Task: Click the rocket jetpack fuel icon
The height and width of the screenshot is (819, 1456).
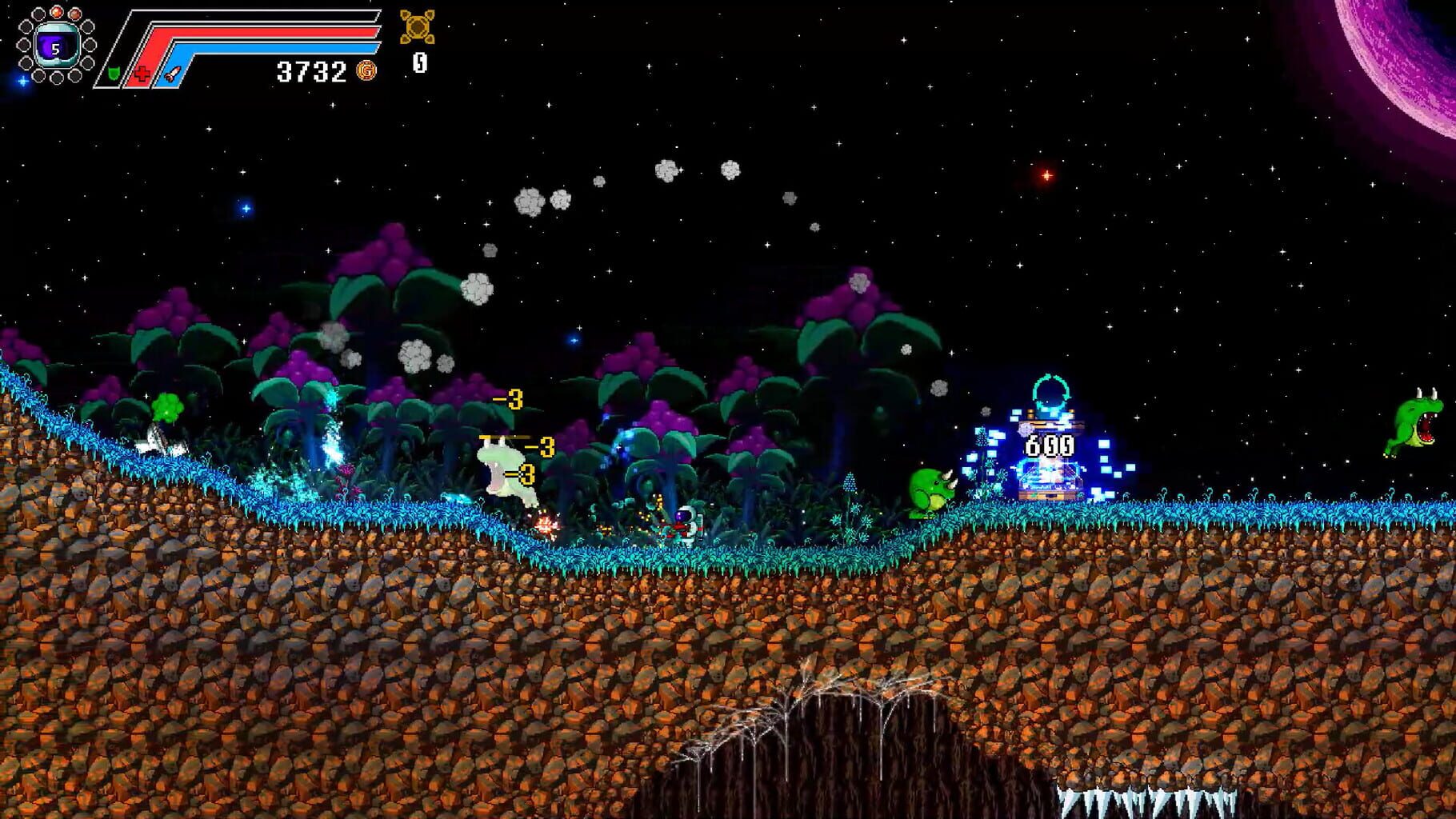Action: [172, 74]
